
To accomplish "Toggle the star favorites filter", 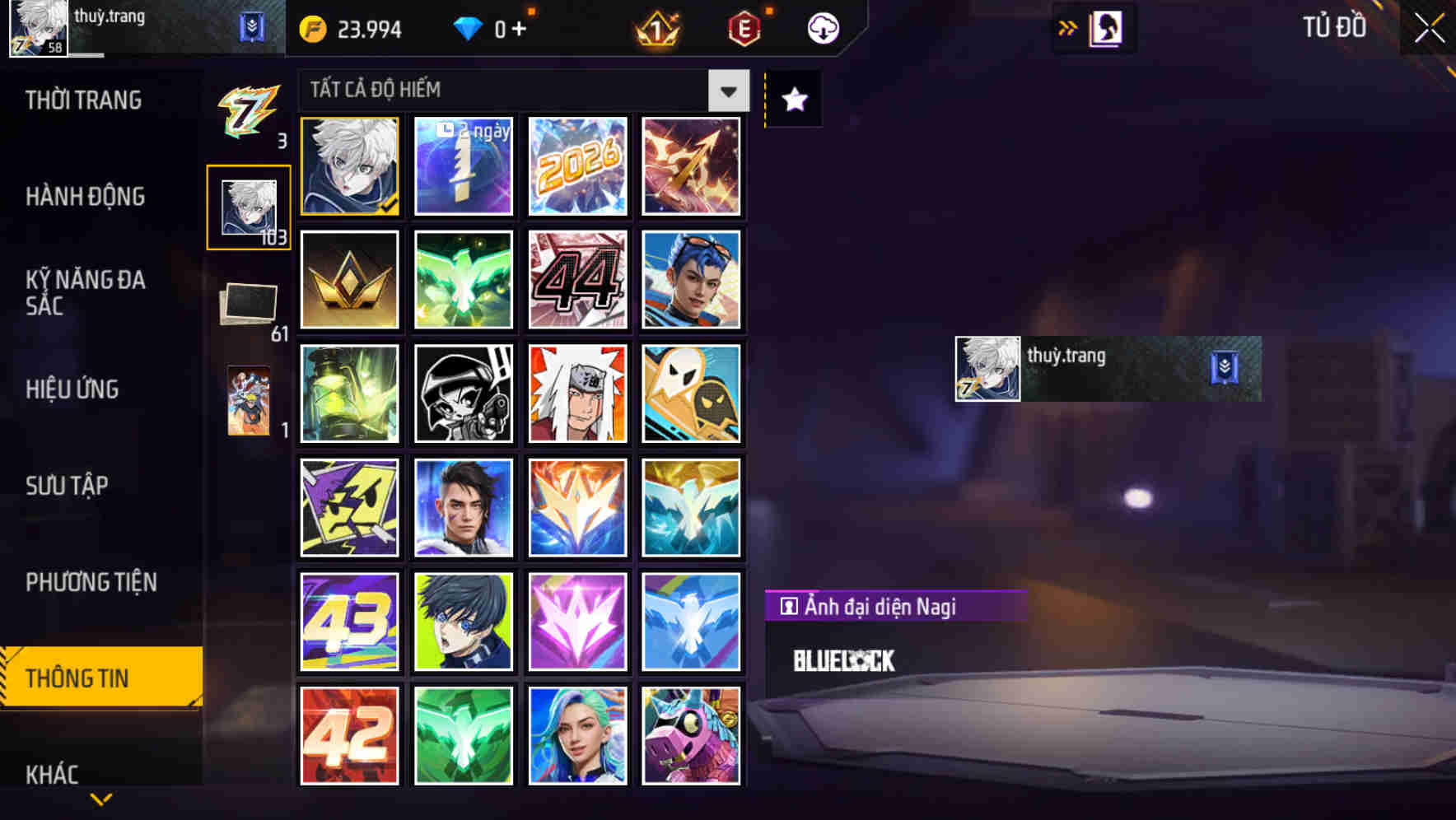I will 793,99.
